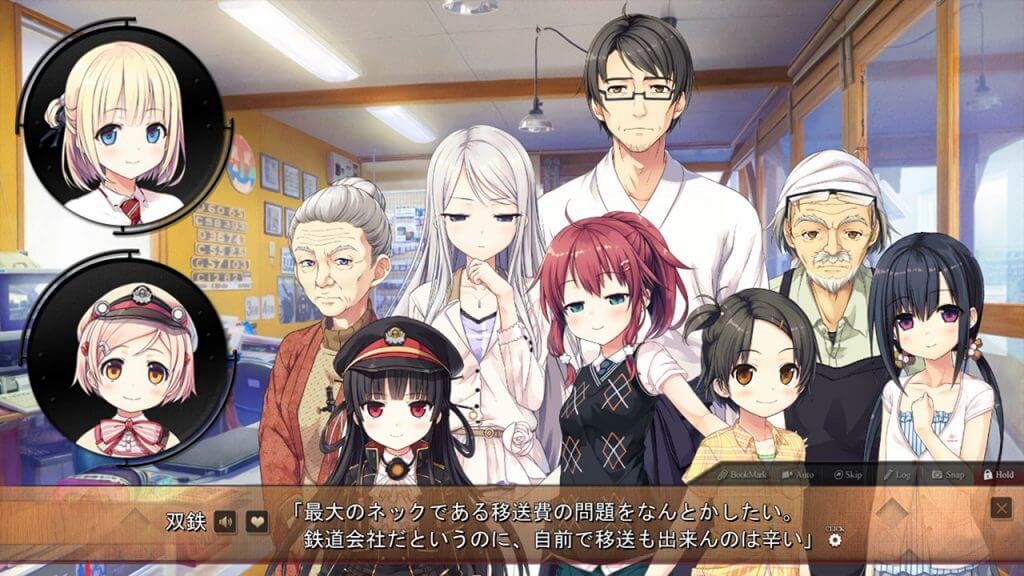Screen dimensions: 1024x576
Task: Replay voice with the speaker icon
Action: click(227, 521)
